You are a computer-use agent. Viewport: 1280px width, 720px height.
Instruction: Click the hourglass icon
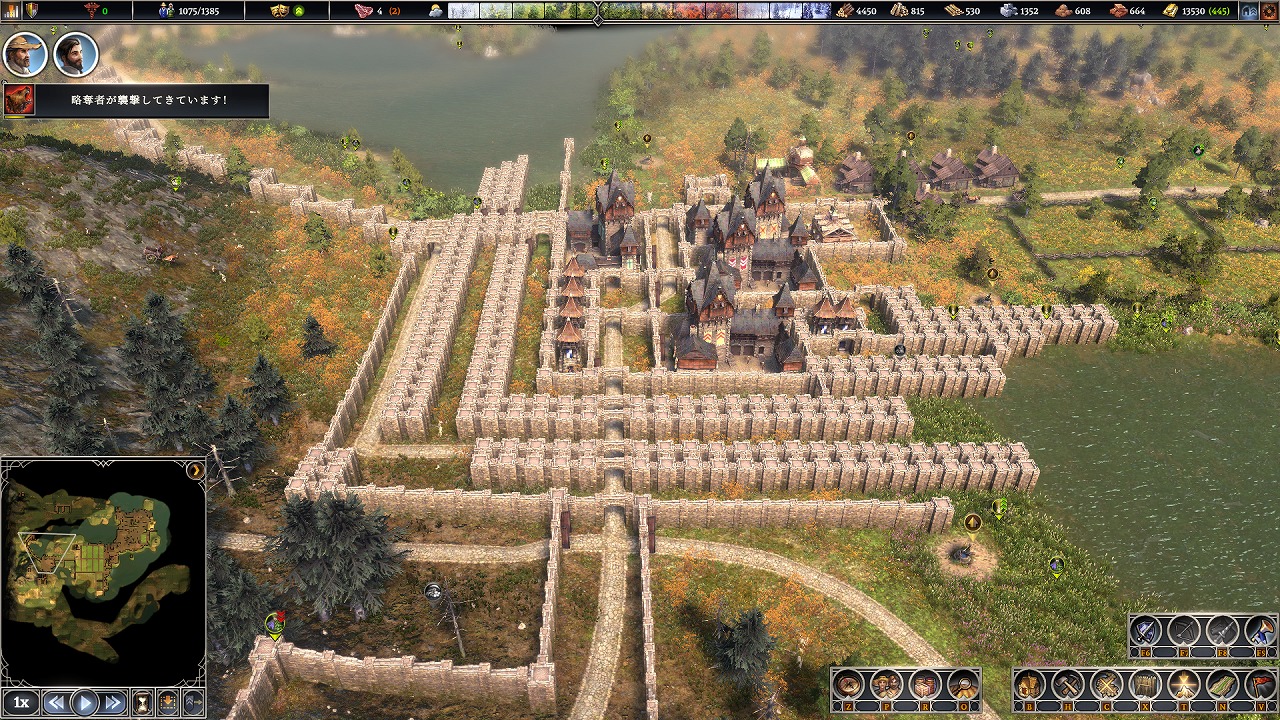pyautogui.click(x=142, y=702)
